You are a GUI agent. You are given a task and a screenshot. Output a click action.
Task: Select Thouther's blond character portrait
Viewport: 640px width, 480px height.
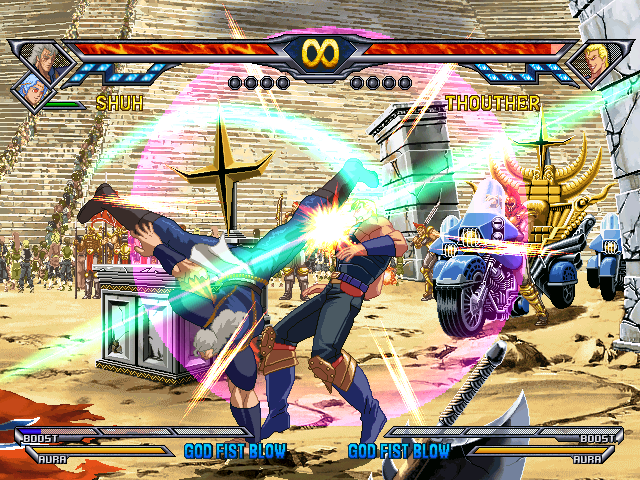pos(596,62)
